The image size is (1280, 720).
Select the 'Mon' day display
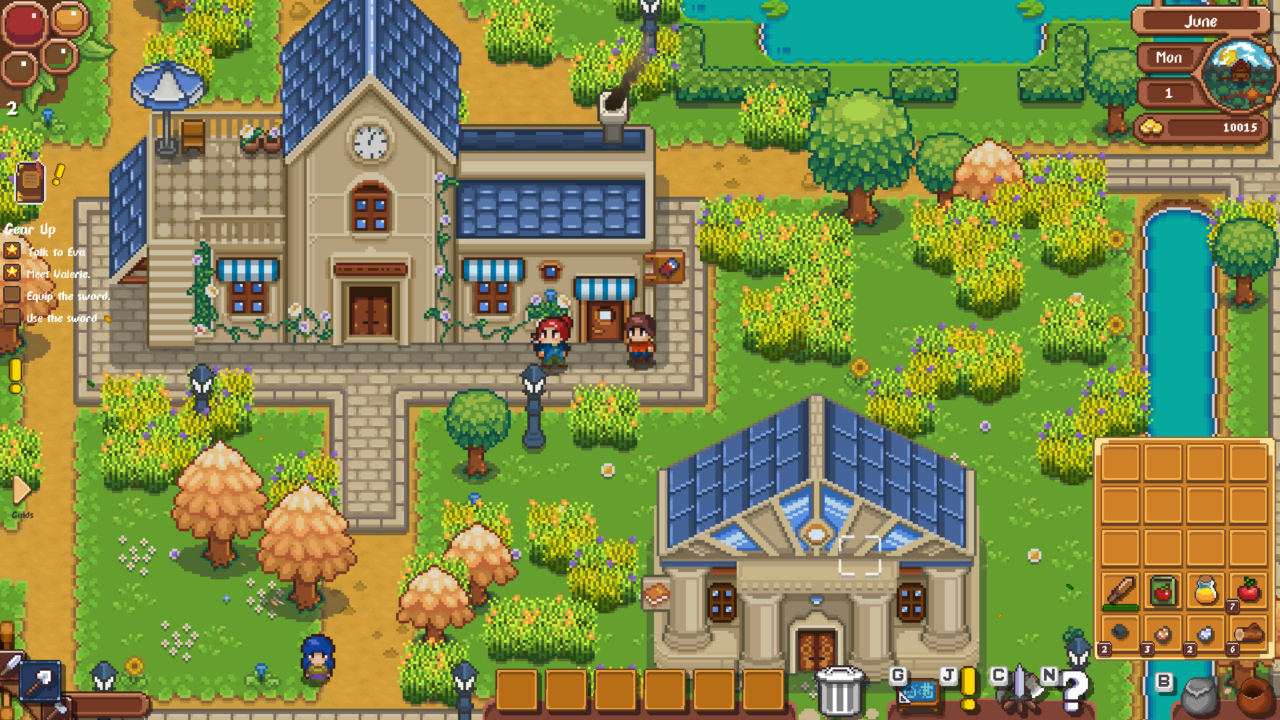pos(1167,58)
